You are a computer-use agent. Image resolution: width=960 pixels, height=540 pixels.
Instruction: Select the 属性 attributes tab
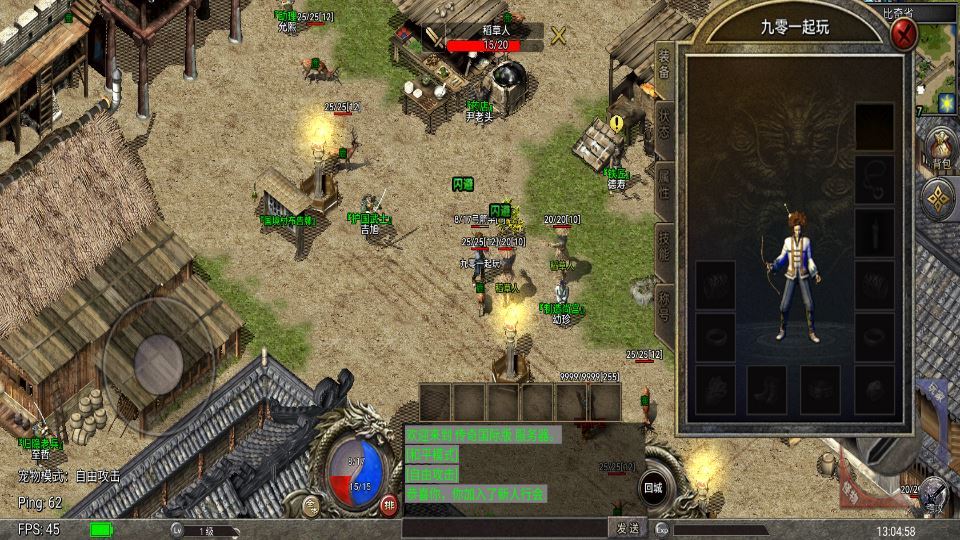click(665, 187)
